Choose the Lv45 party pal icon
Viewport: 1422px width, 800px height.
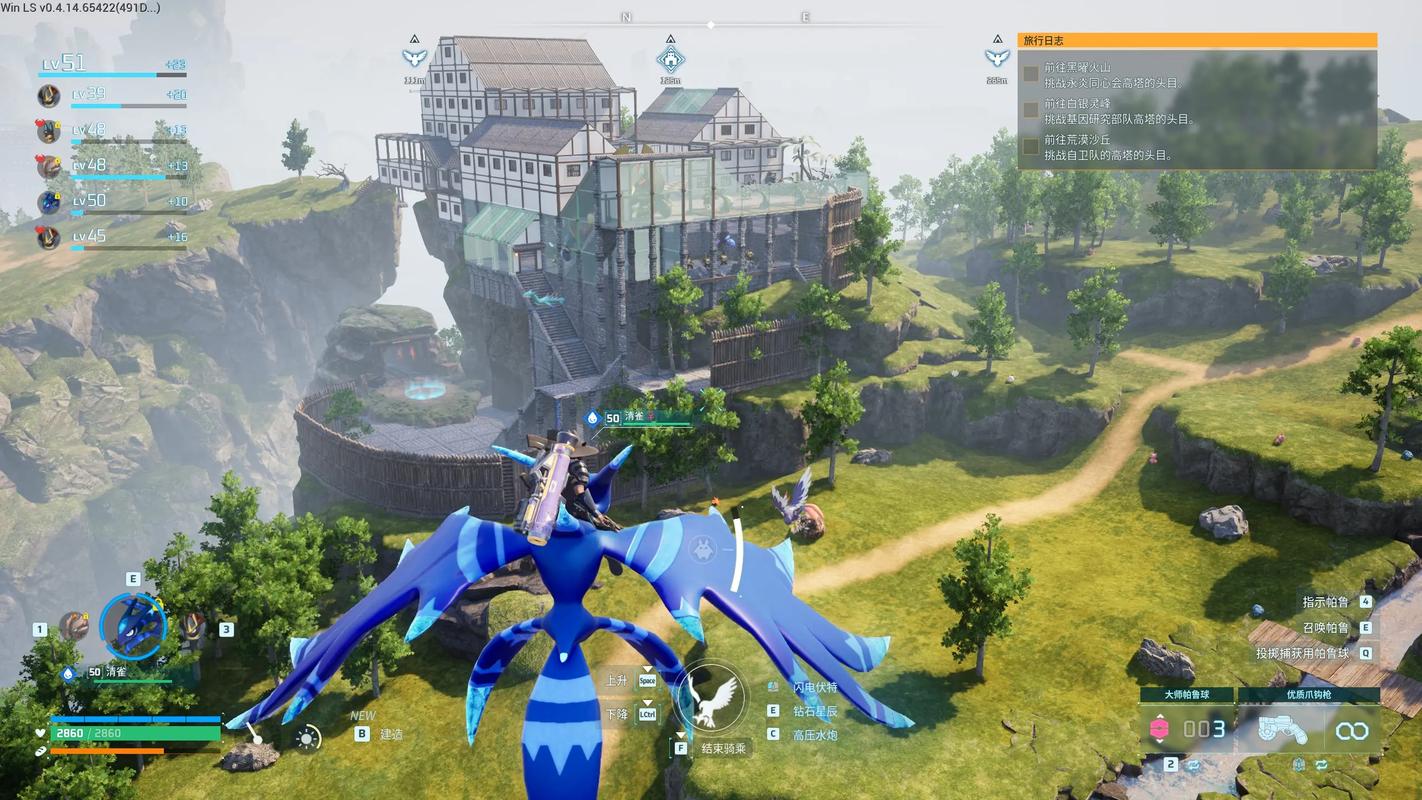[x=49, y=237]
